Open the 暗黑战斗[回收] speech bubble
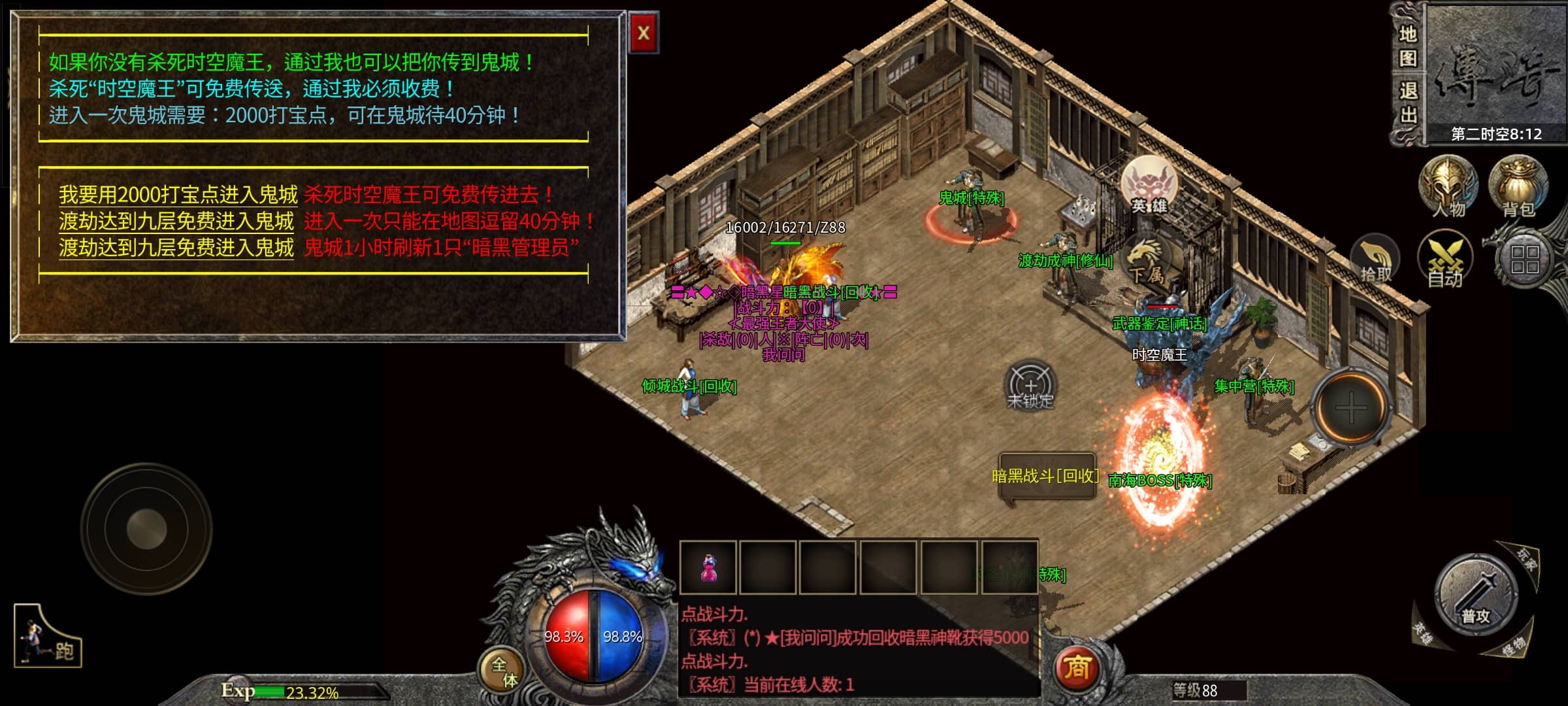This screenshot has width=1568, height=706. (1046, 477)
